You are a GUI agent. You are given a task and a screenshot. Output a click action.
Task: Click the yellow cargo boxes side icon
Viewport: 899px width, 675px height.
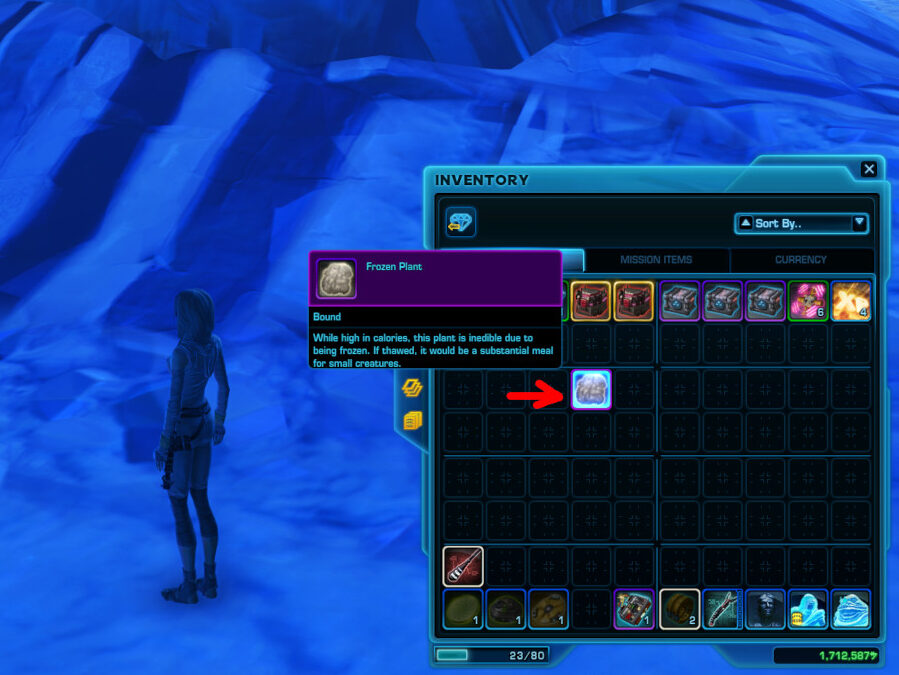point(413,421)
